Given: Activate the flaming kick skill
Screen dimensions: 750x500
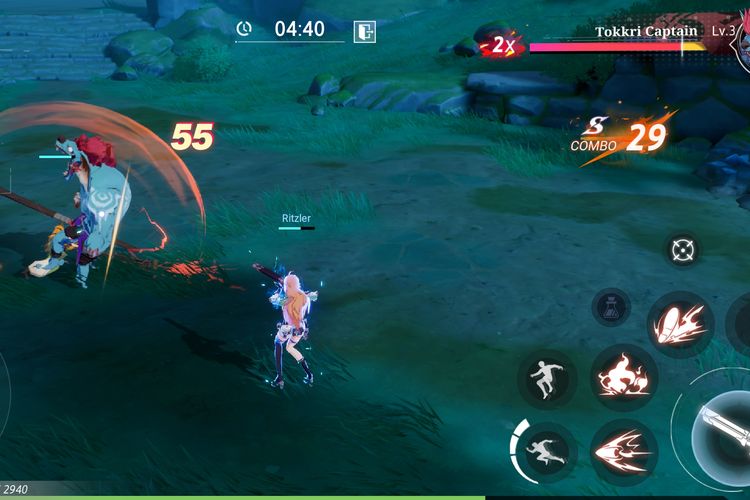Looking at the screenshot, I should click(679, 325).
